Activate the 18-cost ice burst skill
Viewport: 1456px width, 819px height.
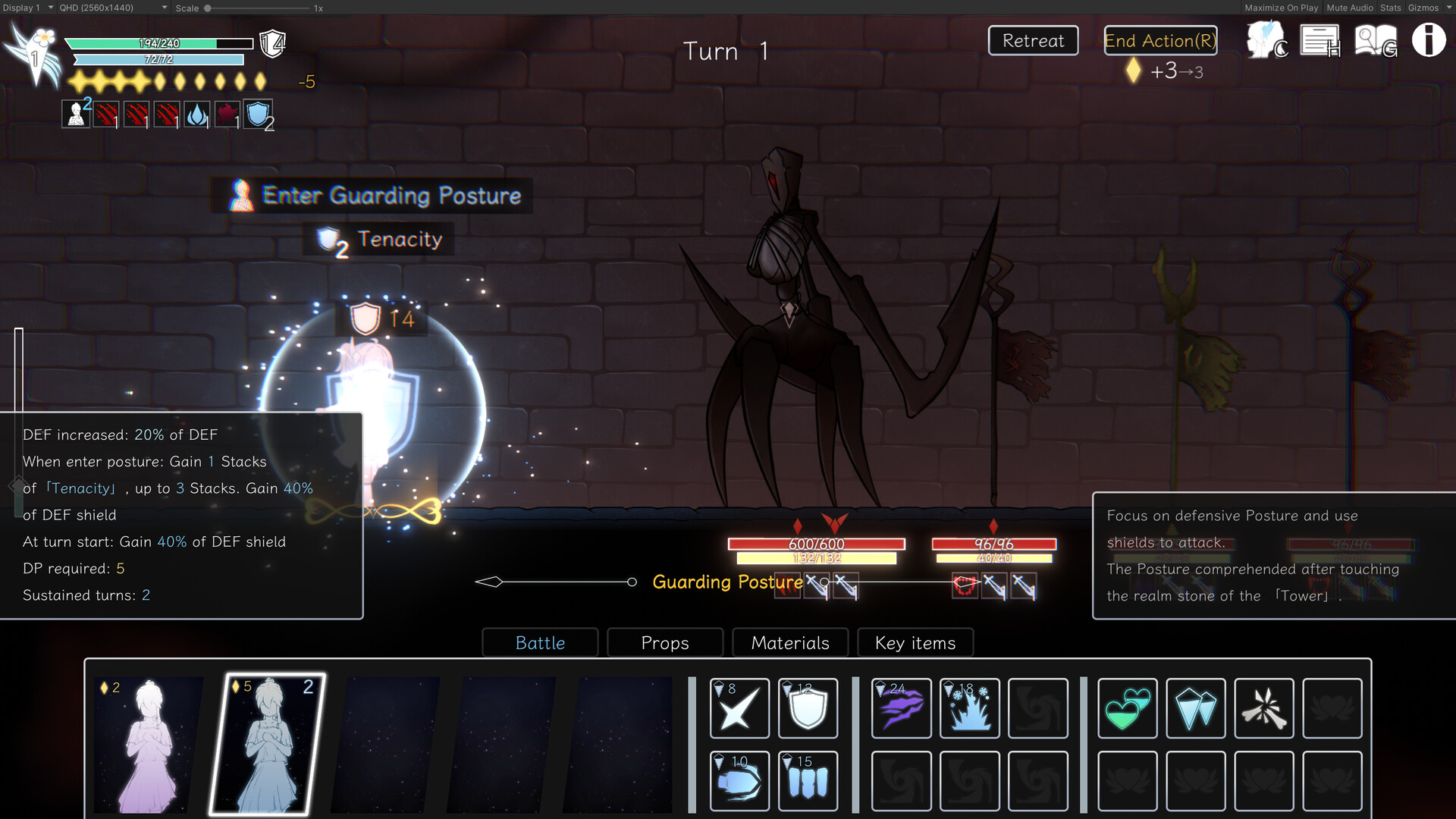point(970,708)
